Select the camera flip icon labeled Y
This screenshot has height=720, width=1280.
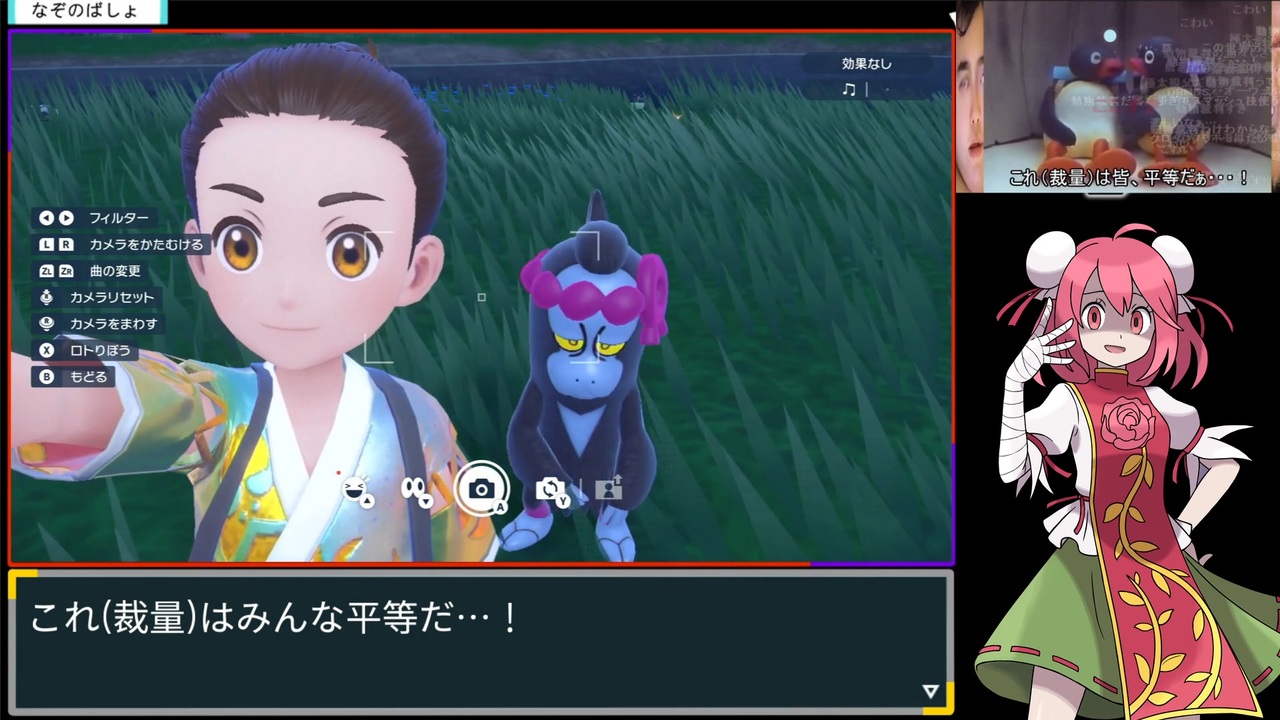(551, 488)
